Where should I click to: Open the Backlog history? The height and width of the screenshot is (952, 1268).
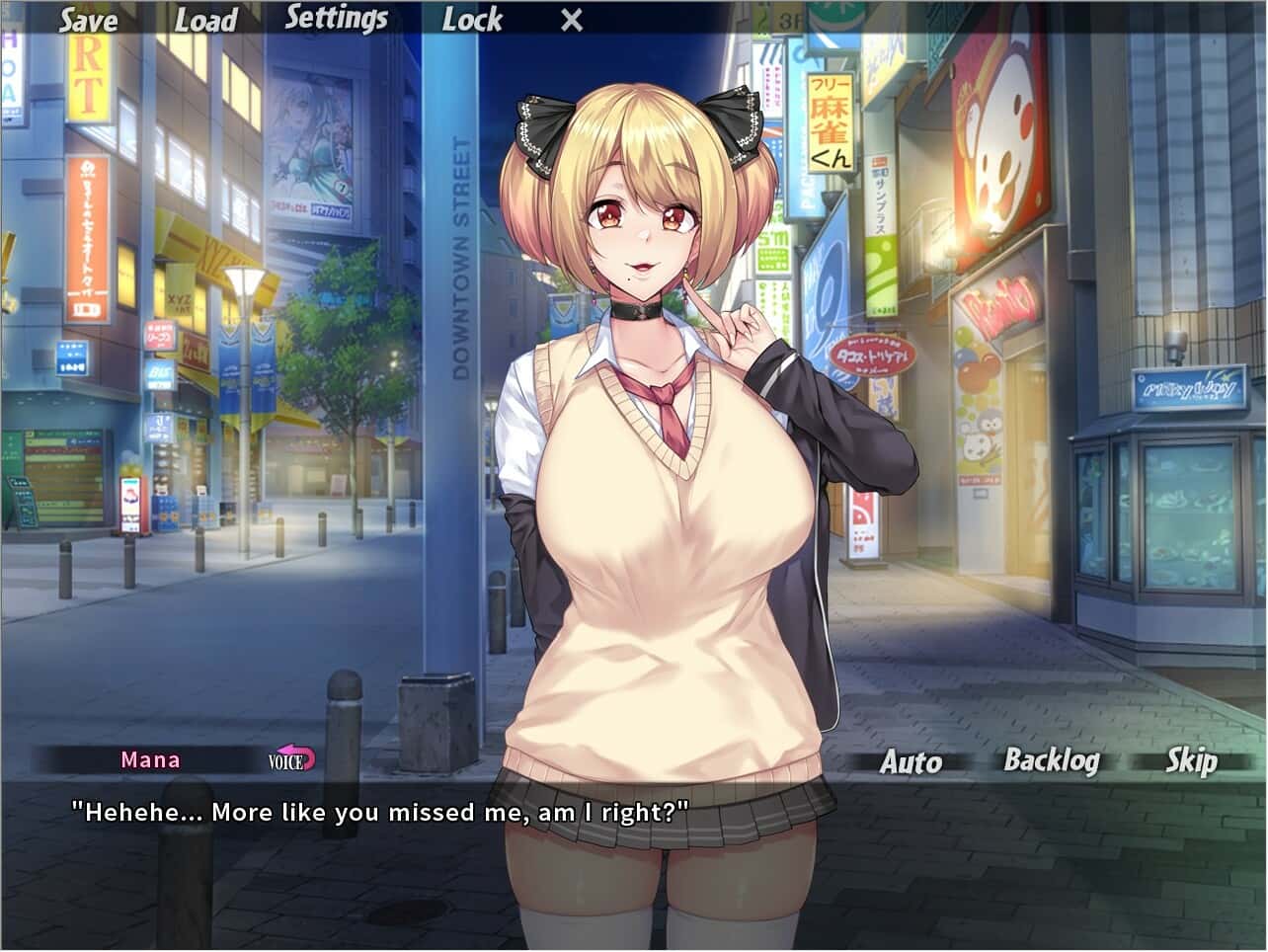coord(1051,761)
